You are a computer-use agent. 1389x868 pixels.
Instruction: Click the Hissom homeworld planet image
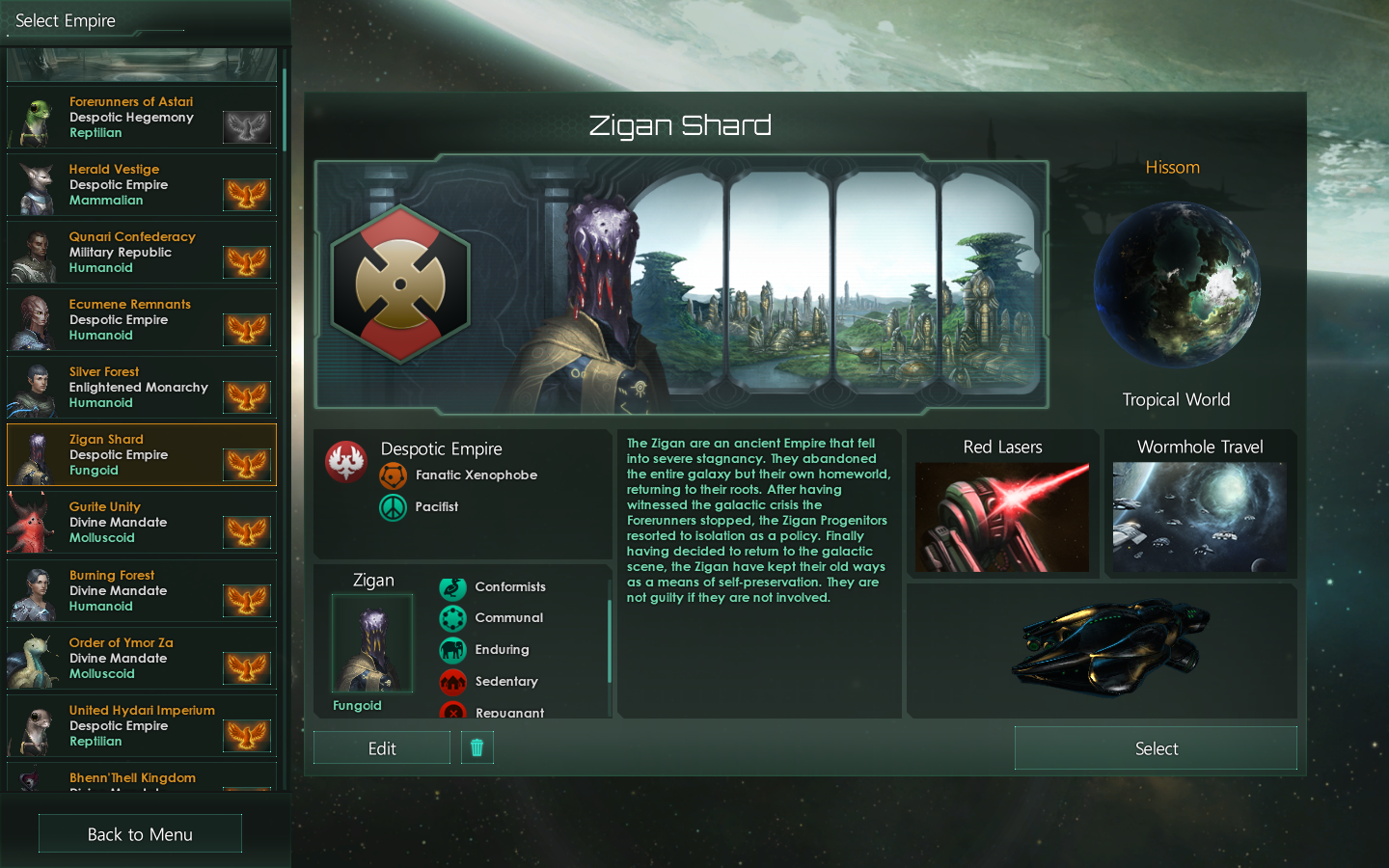(1176, 284)
